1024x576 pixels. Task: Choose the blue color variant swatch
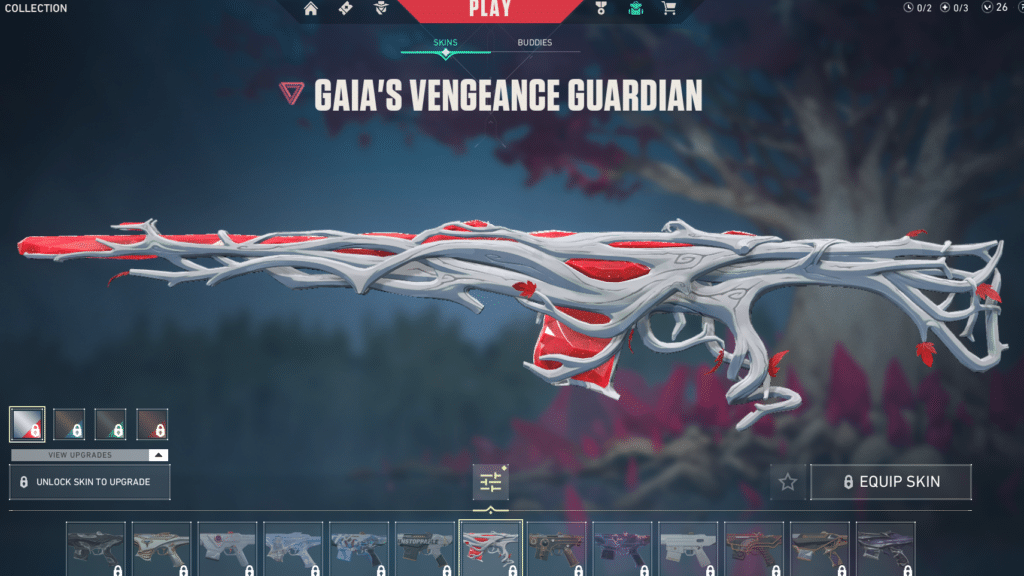[69, 424]
